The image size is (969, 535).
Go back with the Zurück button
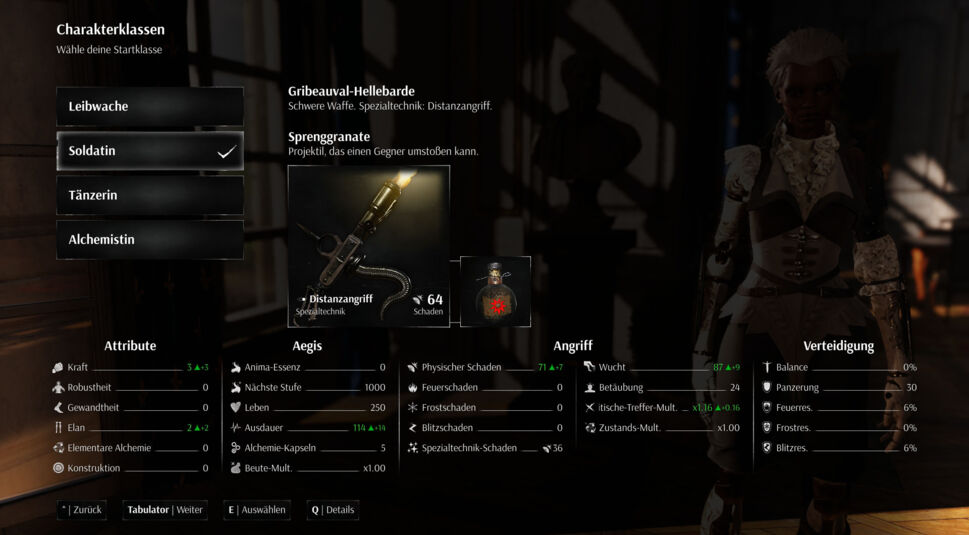point(82,510)
